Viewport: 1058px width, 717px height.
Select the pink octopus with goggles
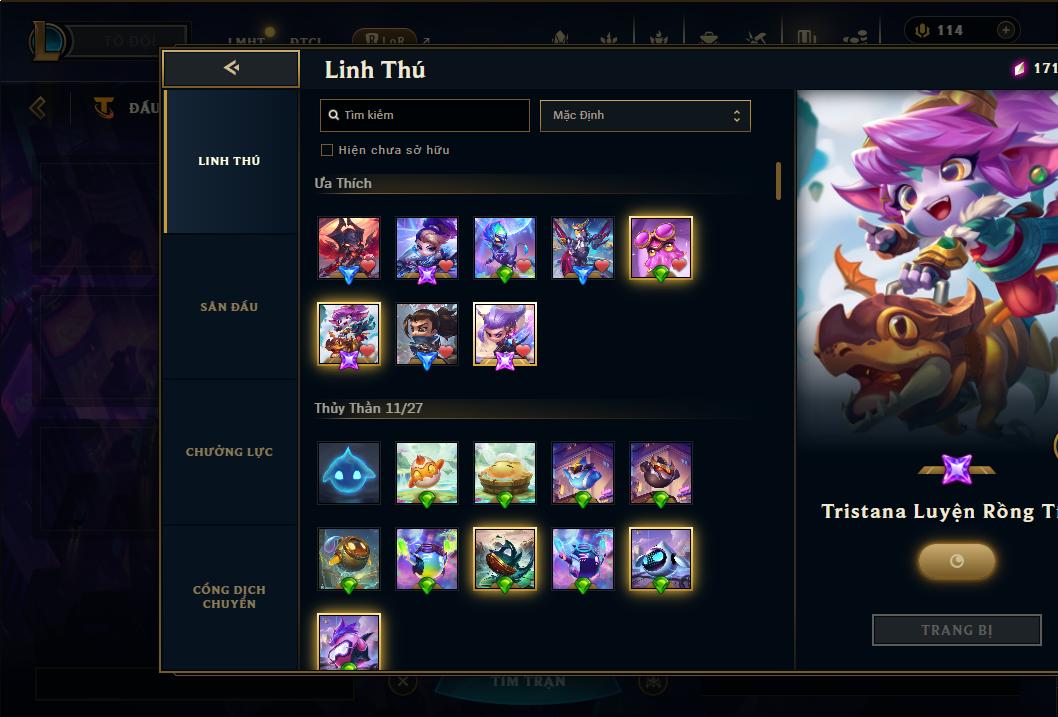coord(660,247)
